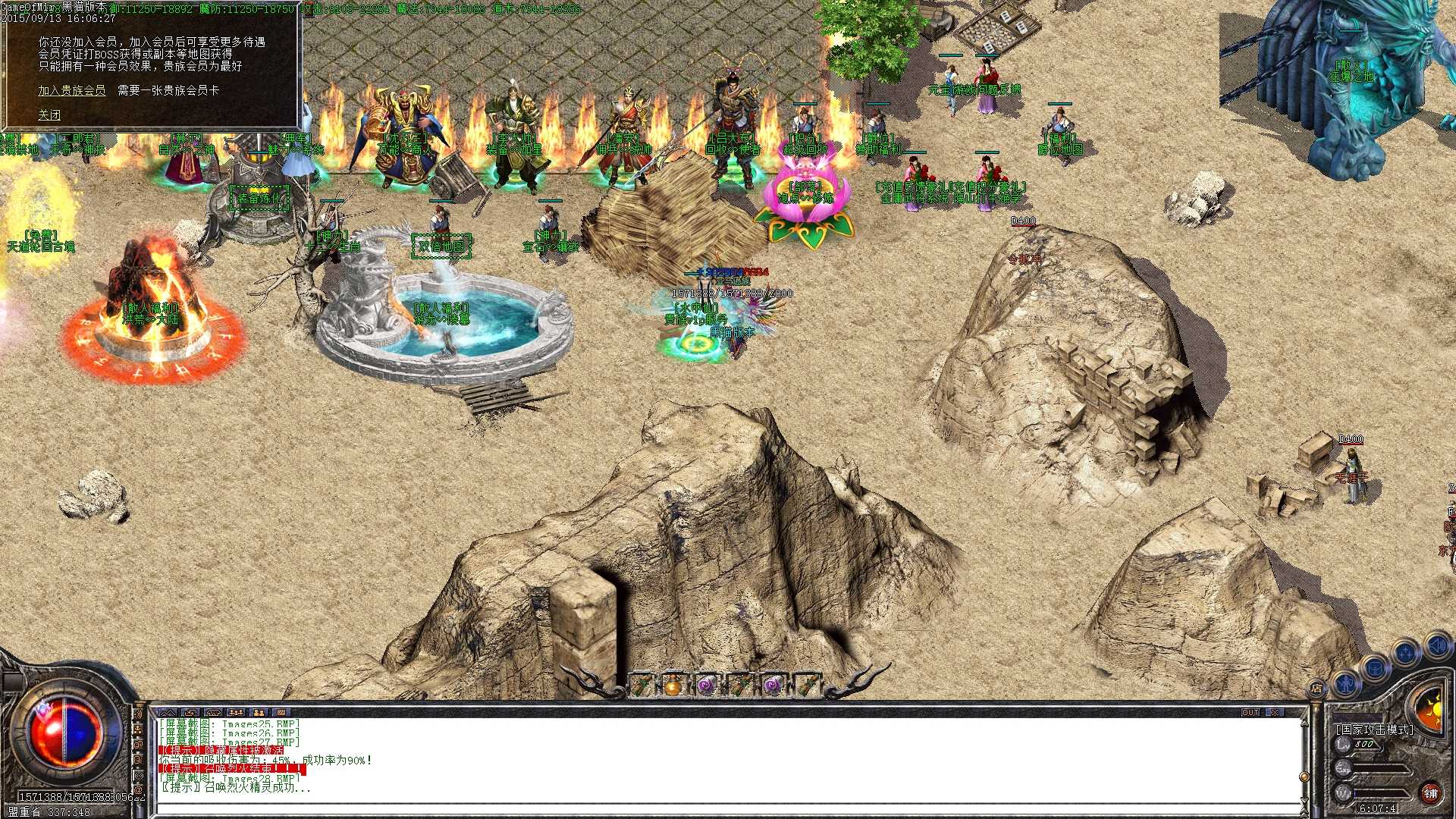Expand the chat window with the double-chevron icon
The width and height of the screenshot is (1456, 819).
pos(168,712)
